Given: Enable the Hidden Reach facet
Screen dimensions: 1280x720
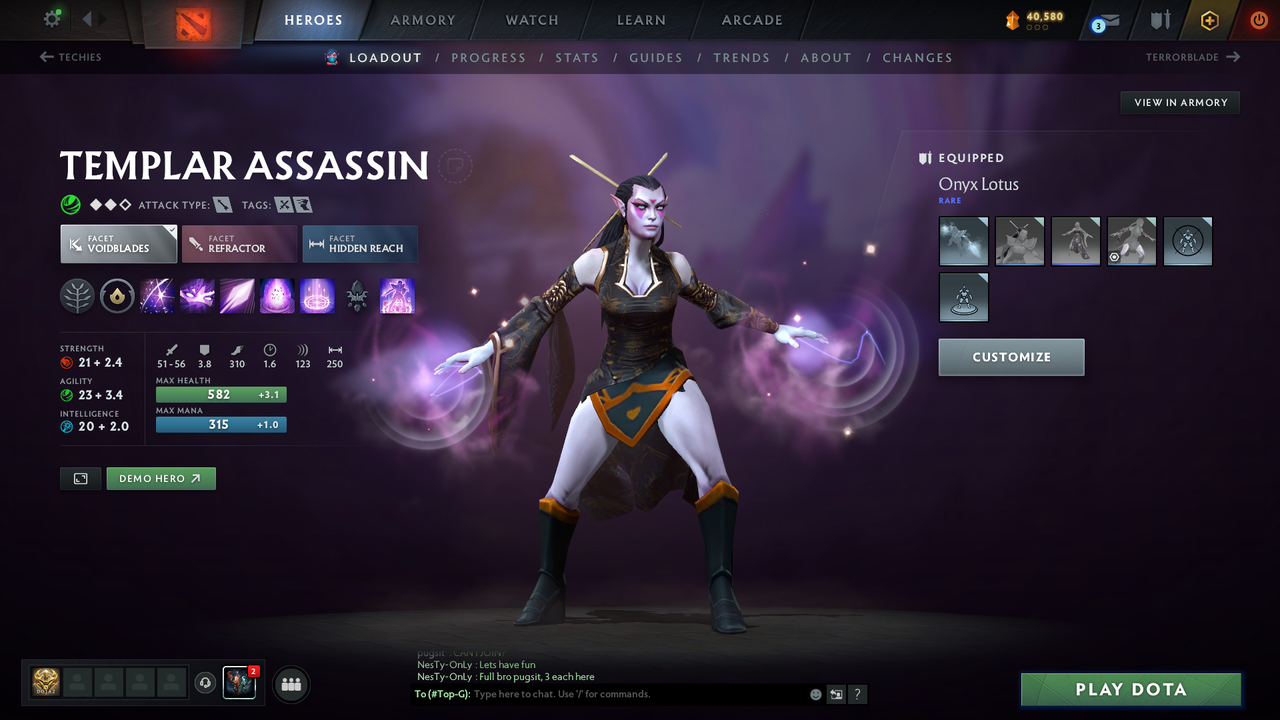Looking at the screenshot, I should tap(359, 243).
